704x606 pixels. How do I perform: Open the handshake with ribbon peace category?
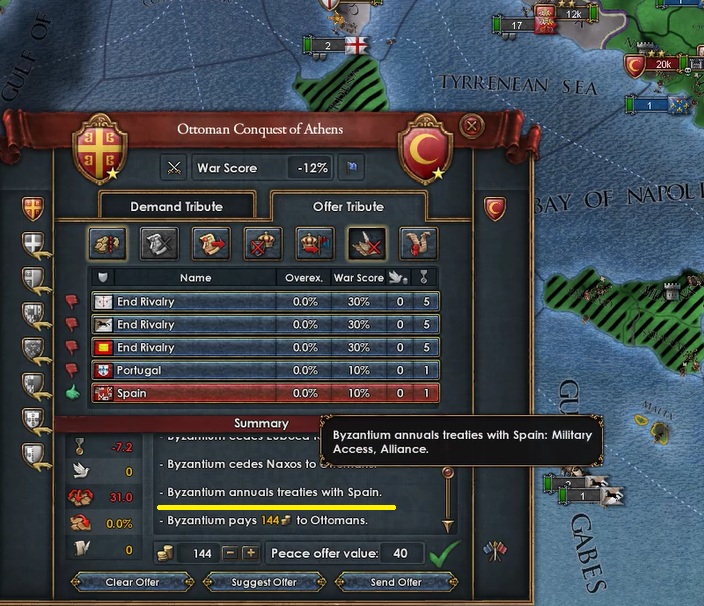(x=418, y=243)
